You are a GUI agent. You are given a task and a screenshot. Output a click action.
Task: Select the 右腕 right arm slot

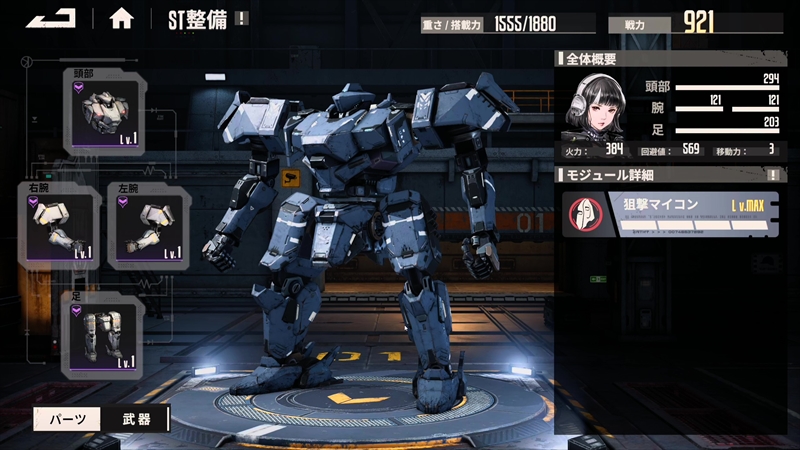coord(58,224)
